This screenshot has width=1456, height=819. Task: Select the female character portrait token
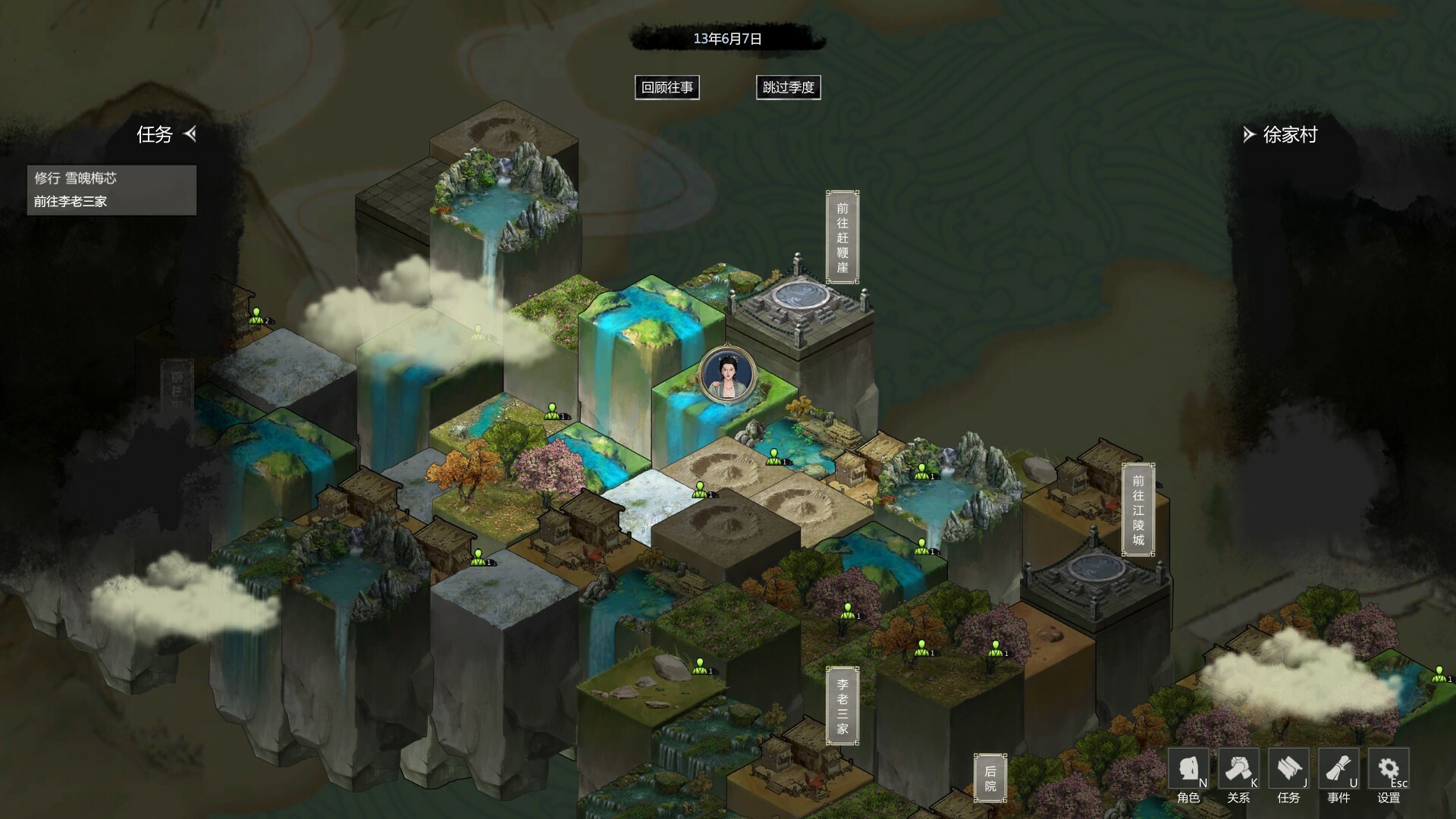(727, 375)
